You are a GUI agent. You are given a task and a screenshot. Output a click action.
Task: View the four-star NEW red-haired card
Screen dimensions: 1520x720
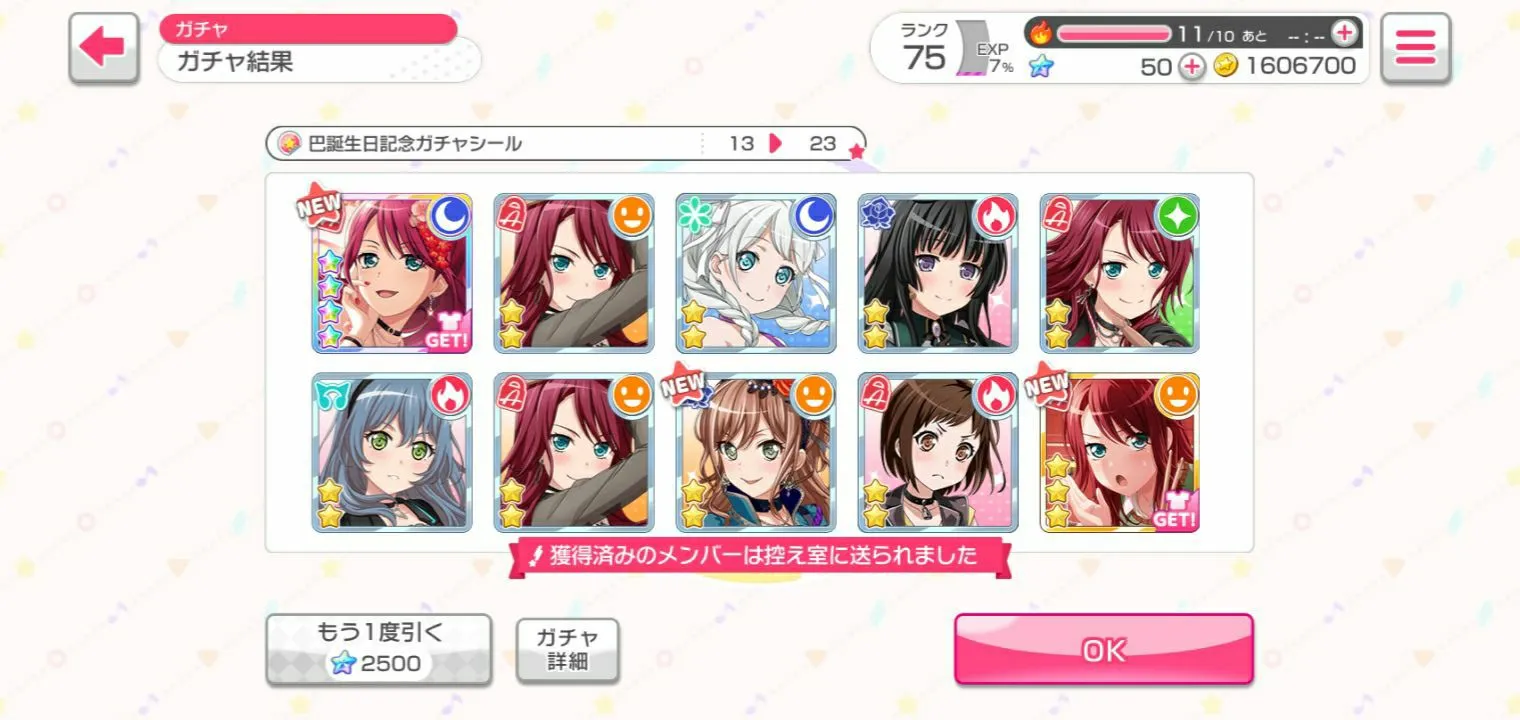pos(391,273)
